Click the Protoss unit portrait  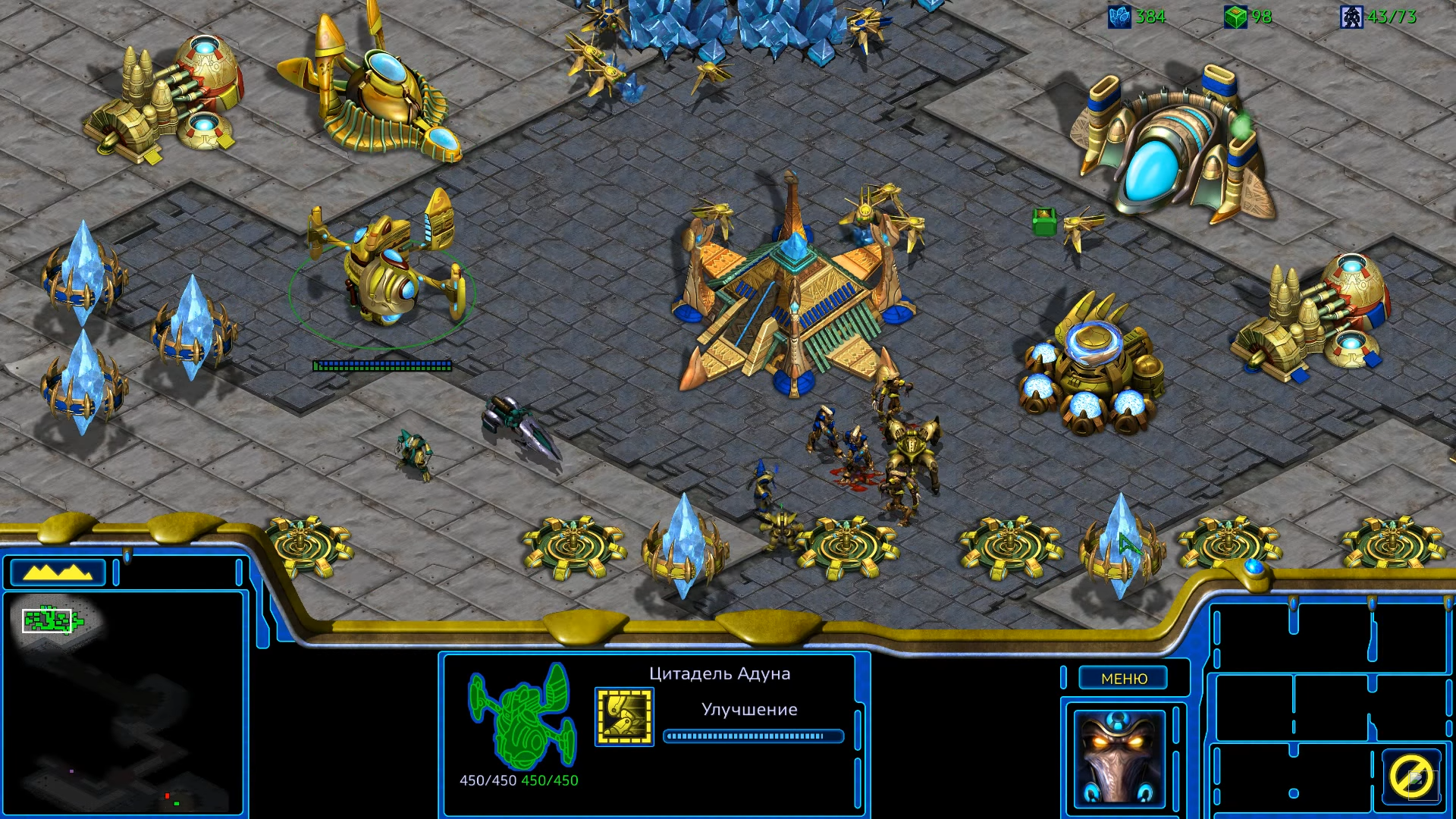[1119, 758]
